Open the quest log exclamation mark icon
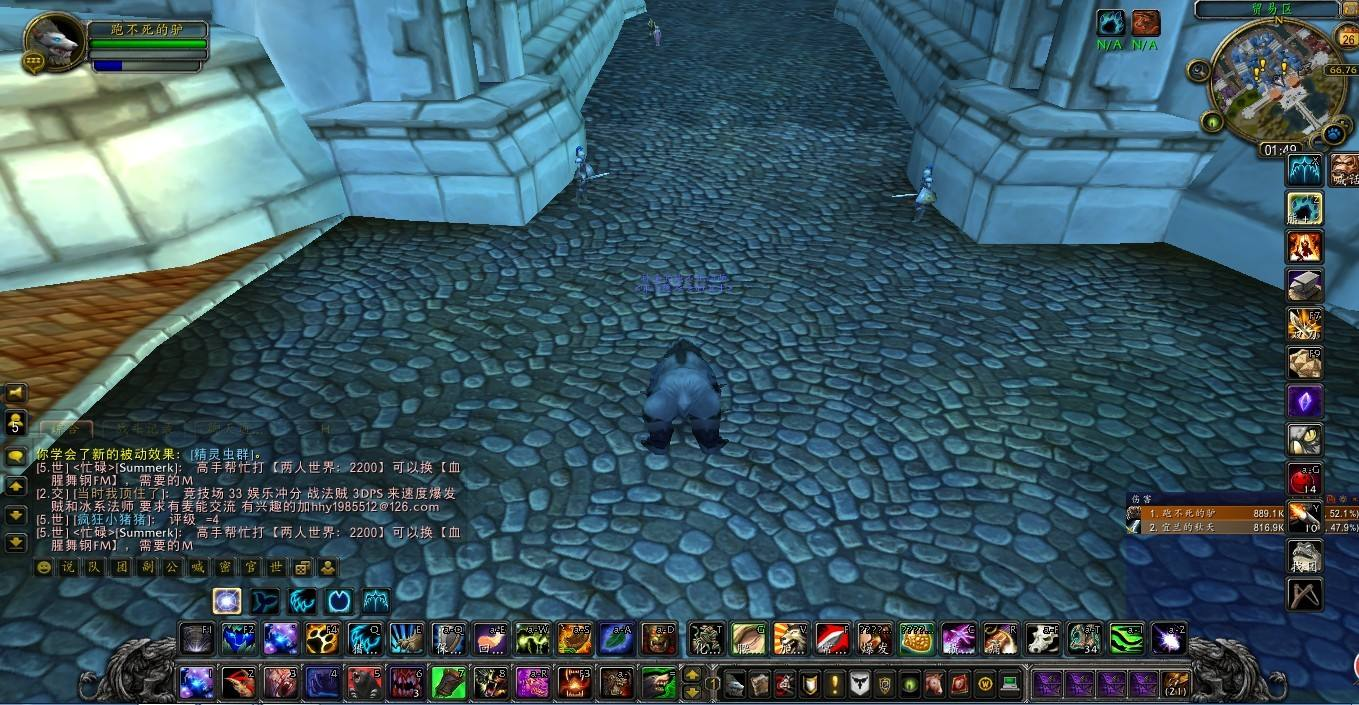 [834, 684]
